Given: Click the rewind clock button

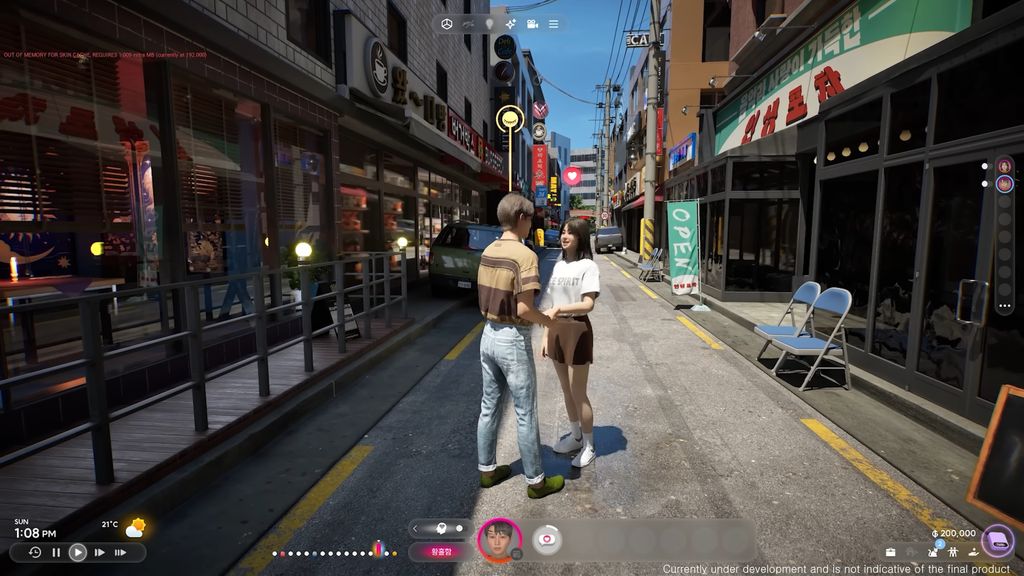Looking at the screenshot, I should 35,552.
